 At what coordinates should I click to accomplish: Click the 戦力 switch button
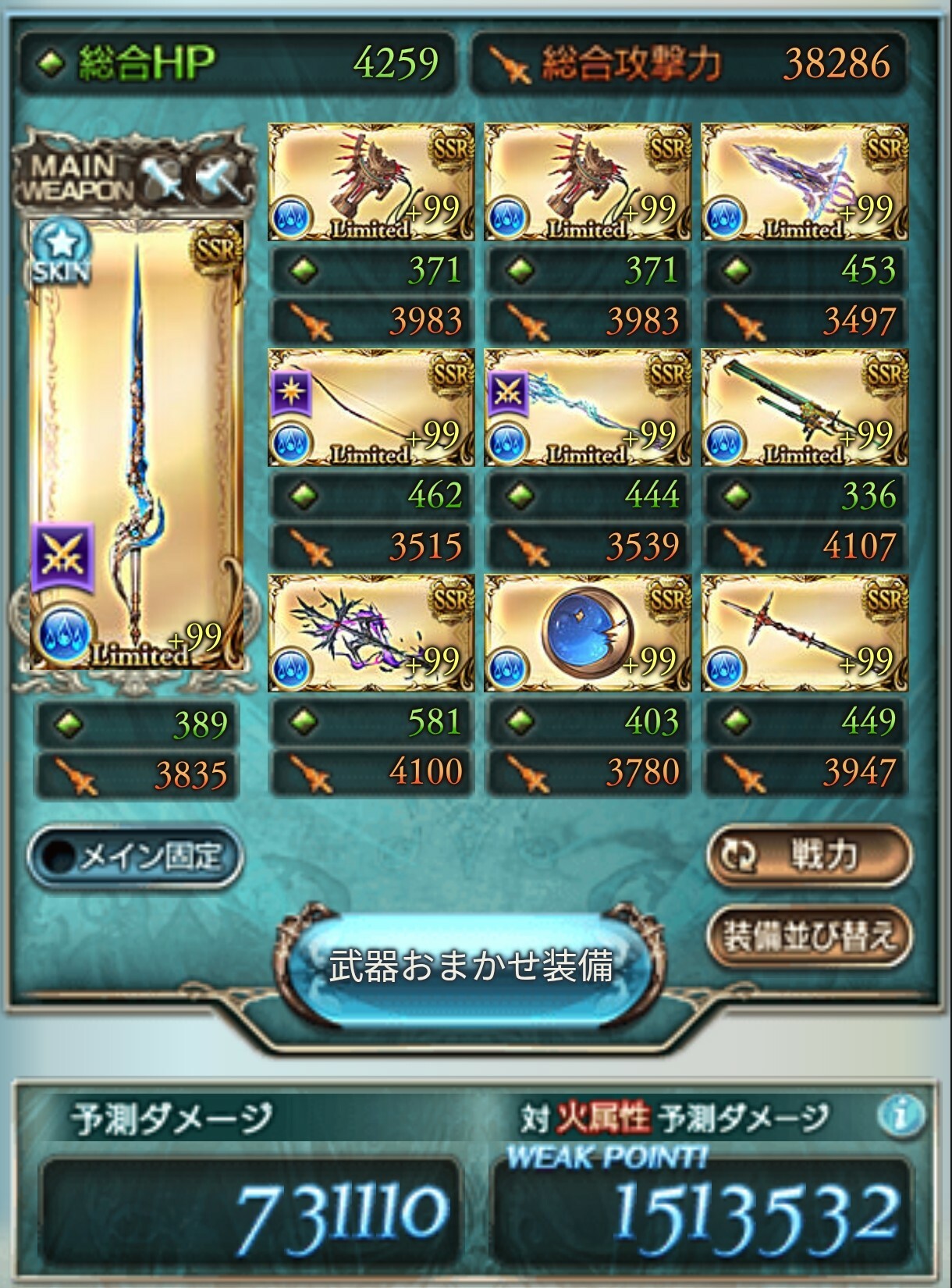(808, 856)
